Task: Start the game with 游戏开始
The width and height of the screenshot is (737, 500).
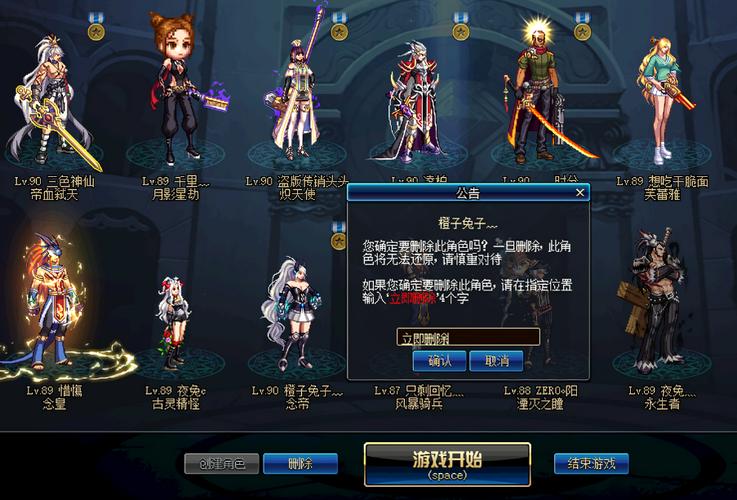Action: pos(446,464)
